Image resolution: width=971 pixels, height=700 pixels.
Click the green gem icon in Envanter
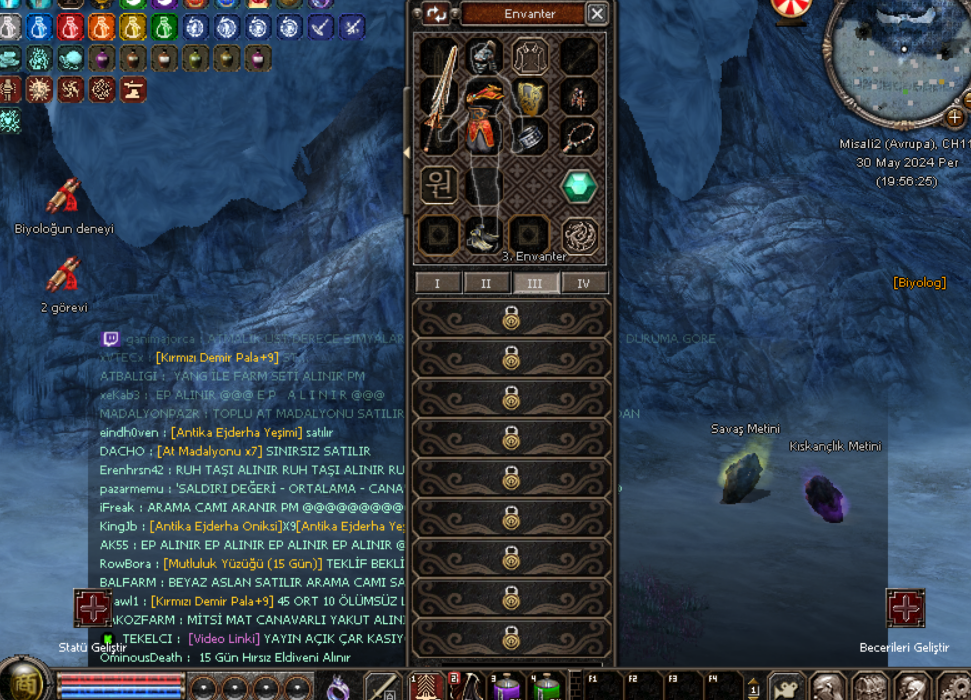click(578, 186)
